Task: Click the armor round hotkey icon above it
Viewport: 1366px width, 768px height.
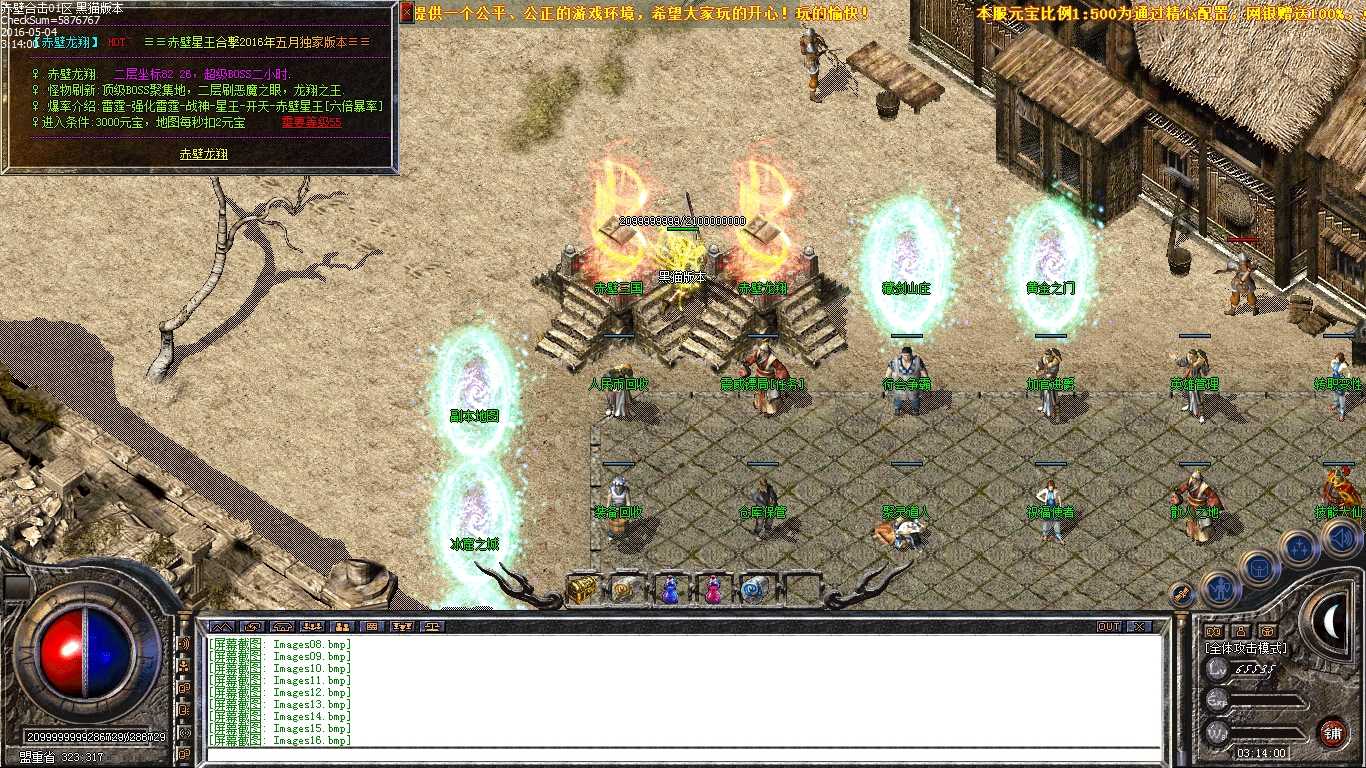Action: point(1259,568)
